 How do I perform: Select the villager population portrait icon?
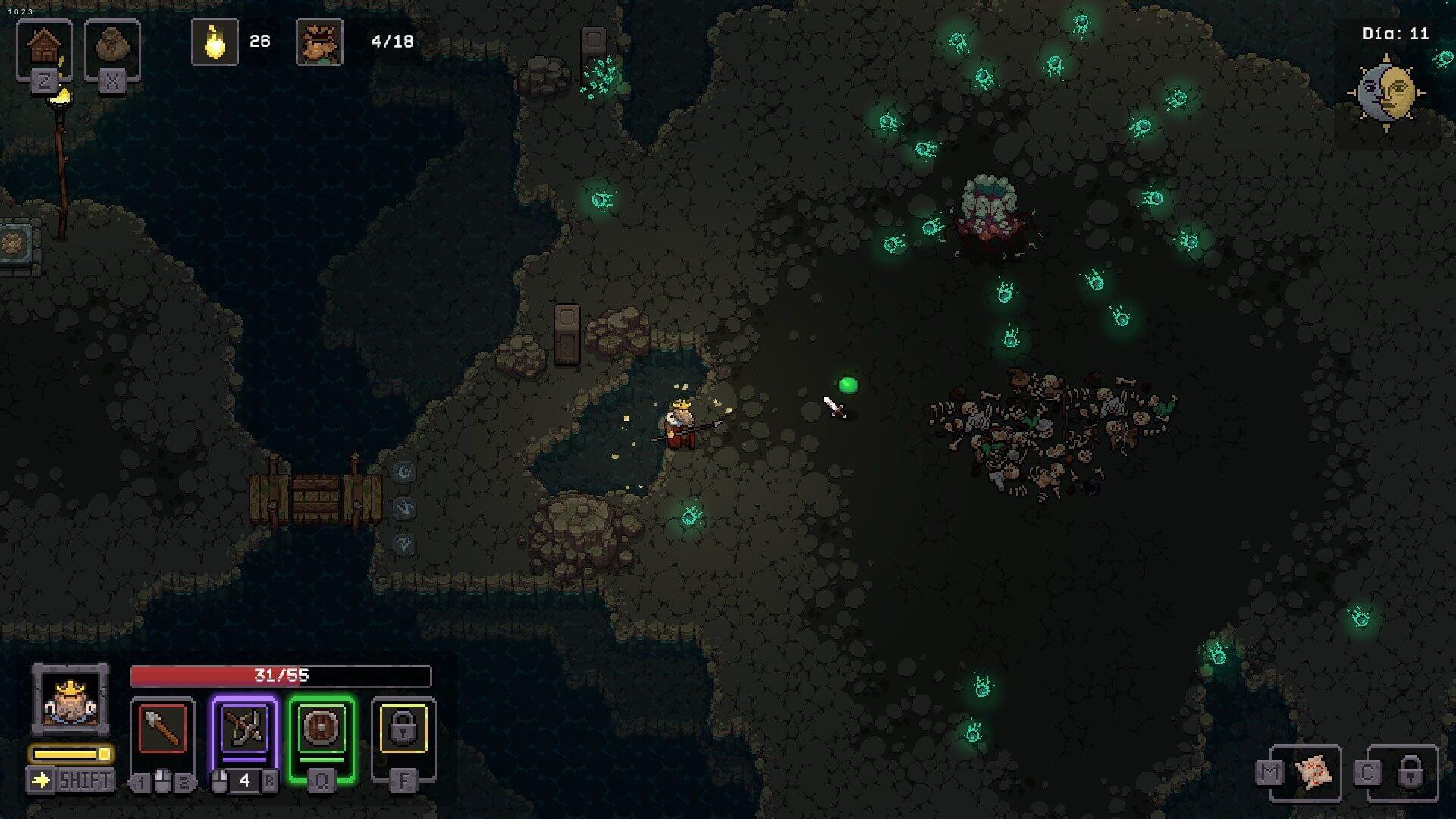tap(319, 42)
